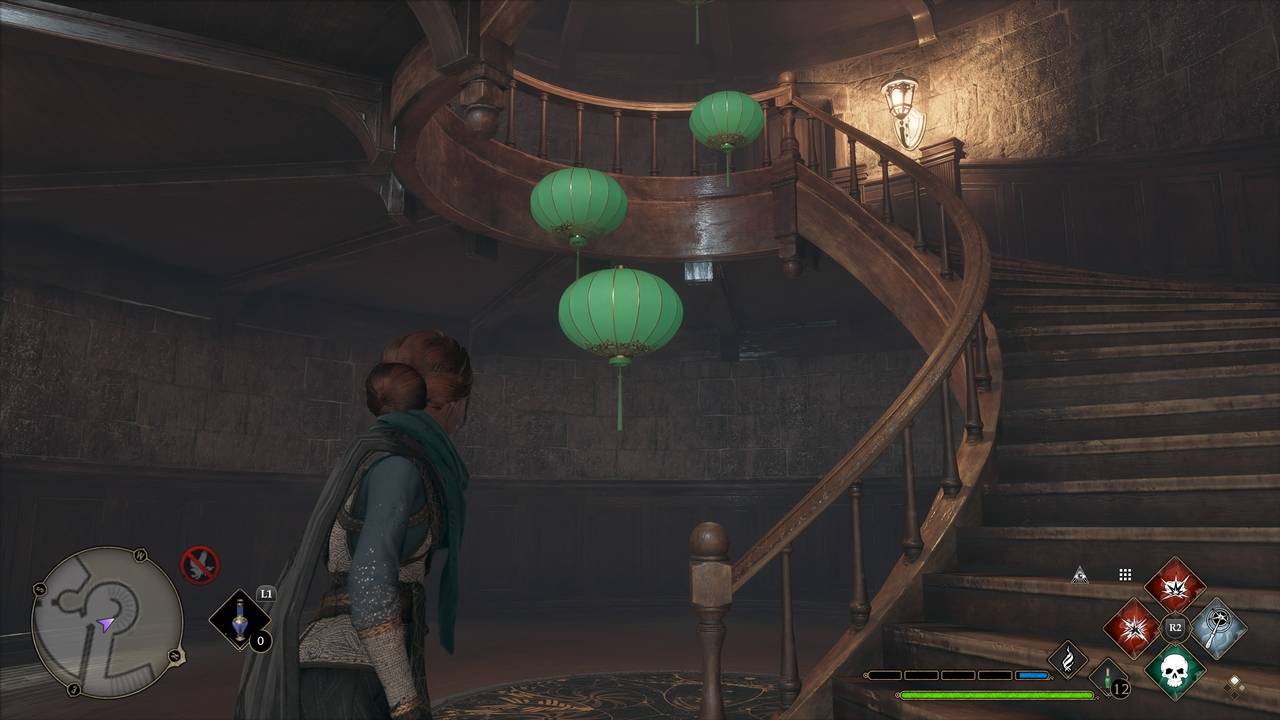Activate the left red starburst spell
1280x720 pixels.
click(1131, 628)
